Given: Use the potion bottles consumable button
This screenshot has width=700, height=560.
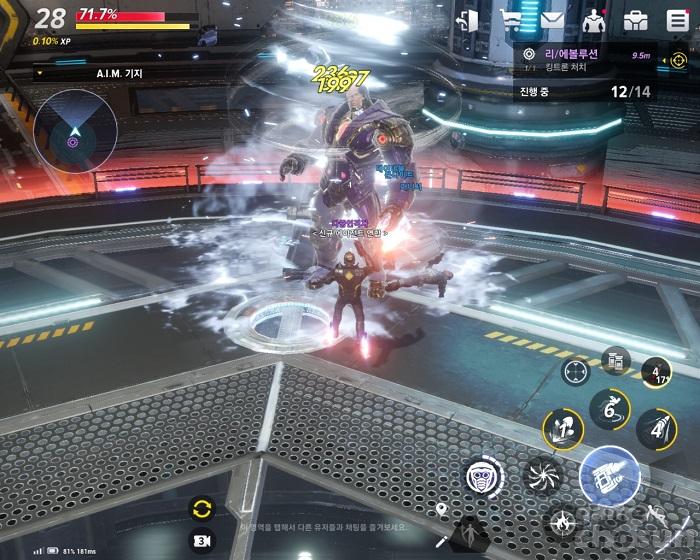Looking at the screenshot, I should tap(614, 360).
